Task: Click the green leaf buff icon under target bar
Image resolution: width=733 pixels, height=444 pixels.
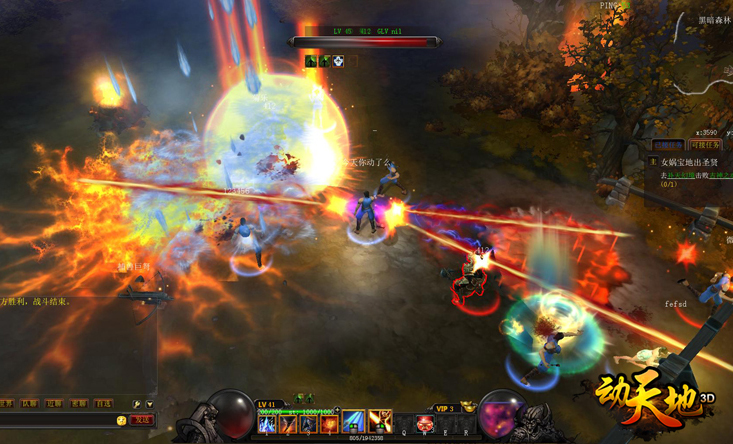Action: coord(311,61)
